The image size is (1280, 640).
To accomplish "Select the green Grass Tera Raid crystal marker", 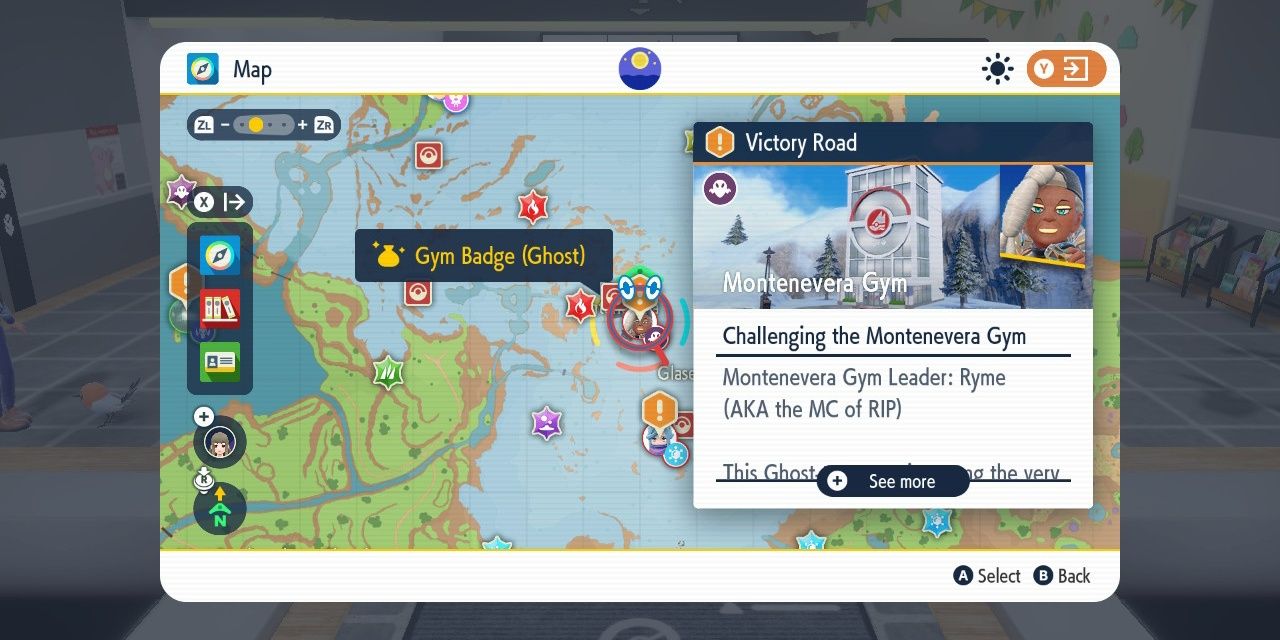I will click(388, 372).
